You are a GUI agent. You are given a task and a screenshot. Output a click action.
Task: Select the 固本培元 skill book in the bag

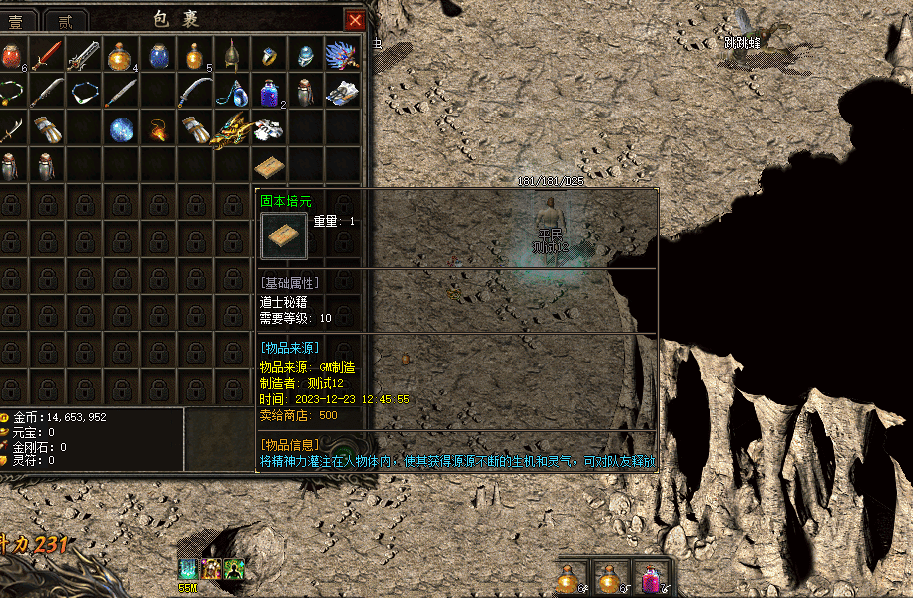(269, 165)
